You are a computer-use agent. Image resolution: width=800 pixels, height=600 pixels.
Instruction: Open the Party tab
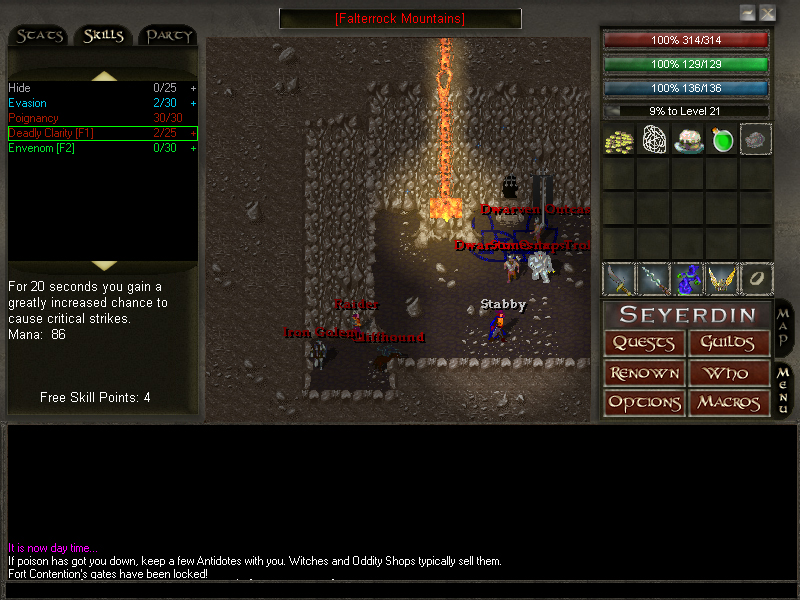[168, 36]
